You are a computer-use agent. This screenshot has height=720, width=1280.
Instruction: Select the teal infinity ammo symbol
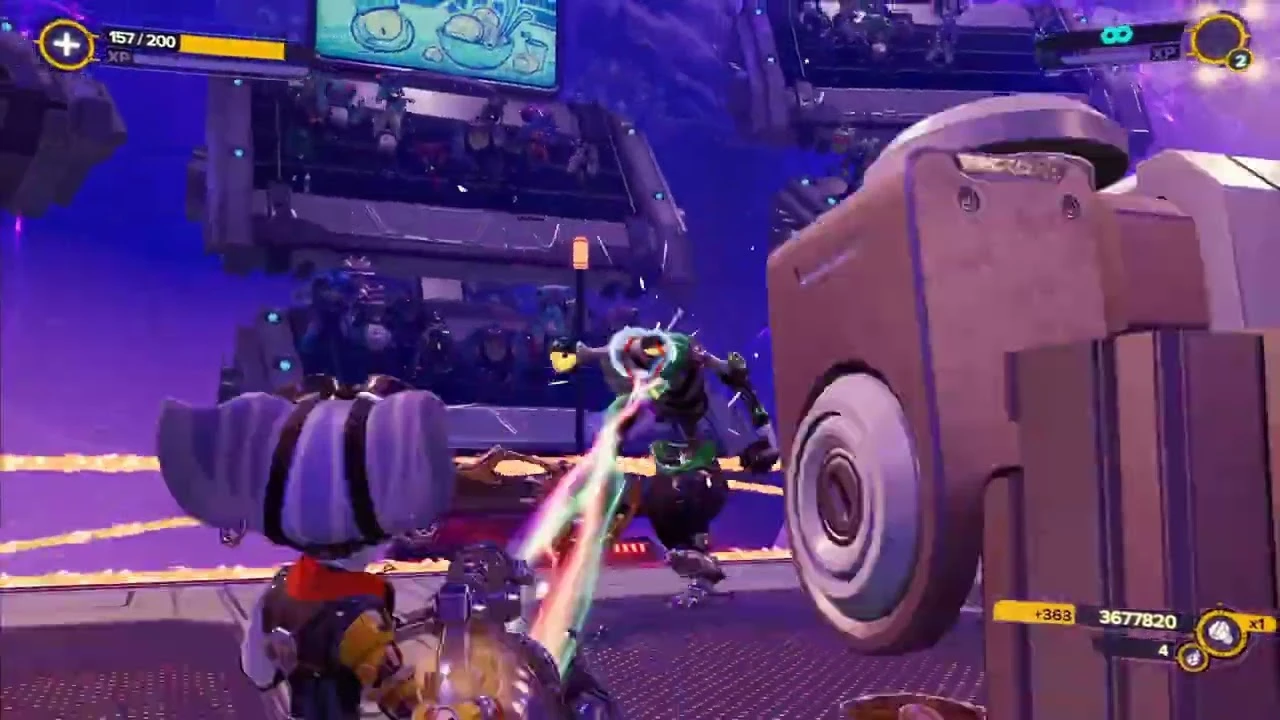(1115, 34)
